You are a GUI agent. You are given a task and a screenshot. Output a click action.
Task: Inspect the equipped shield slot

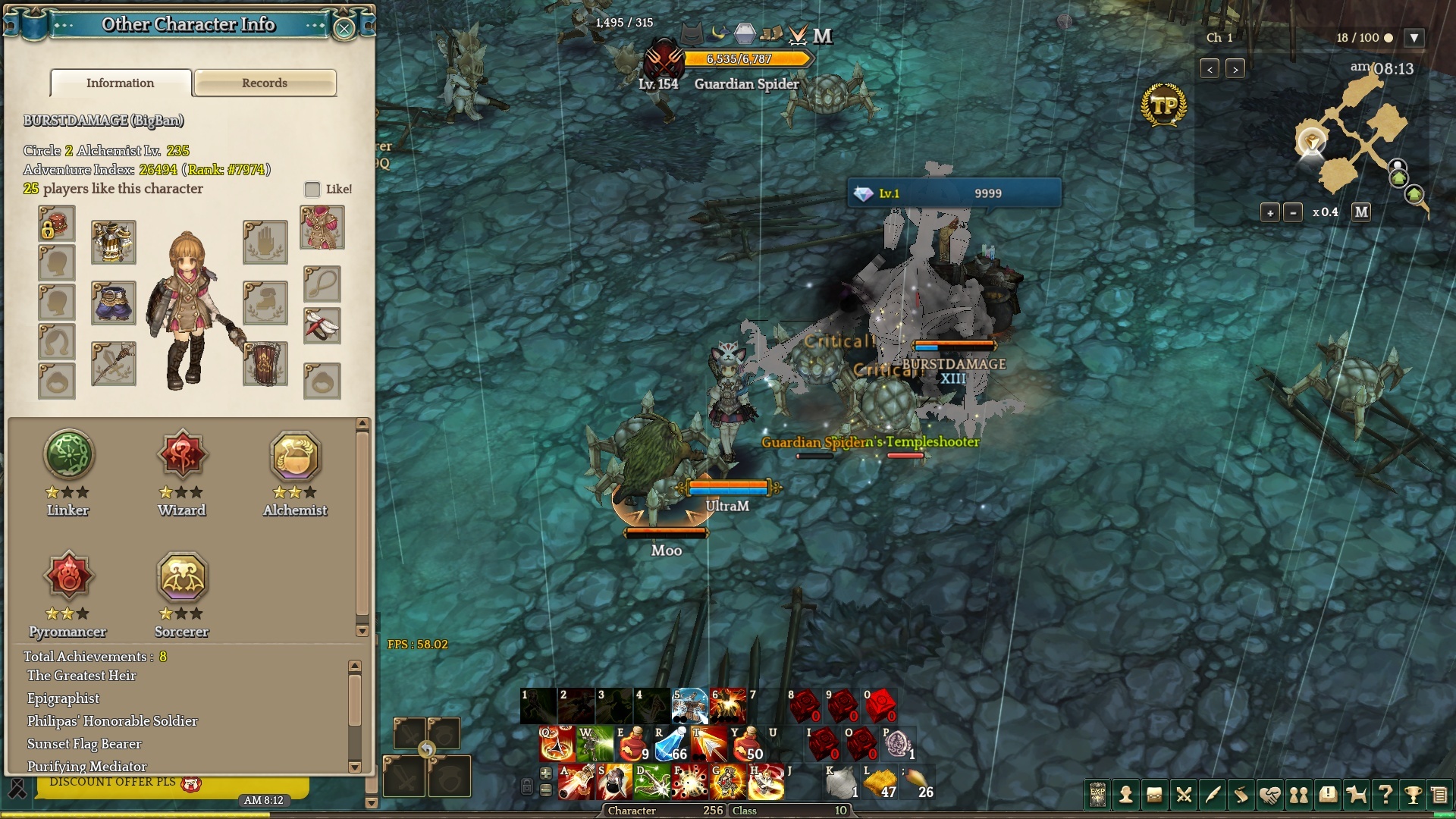coord(265,364)
